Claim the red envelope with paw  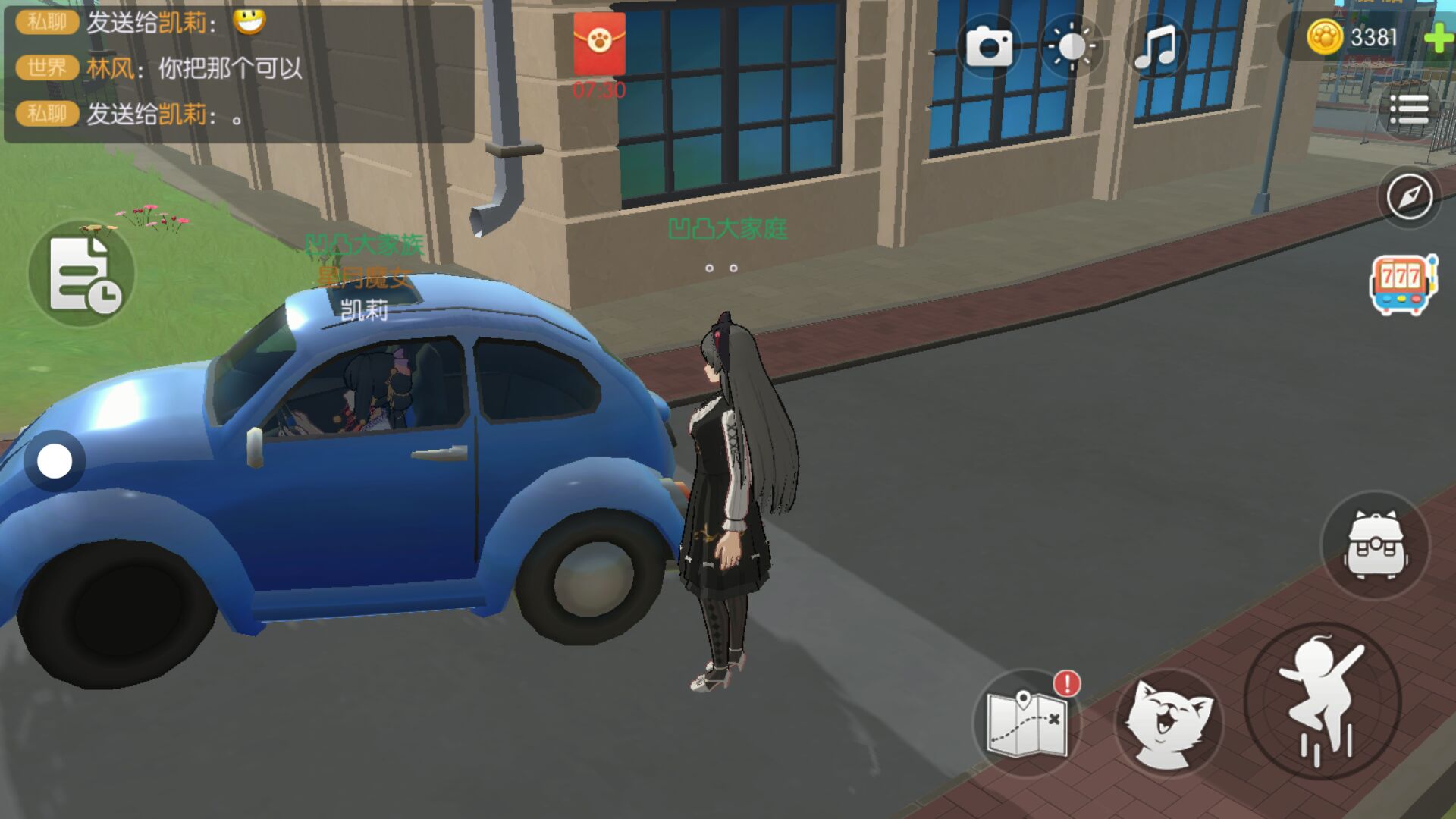599,44
